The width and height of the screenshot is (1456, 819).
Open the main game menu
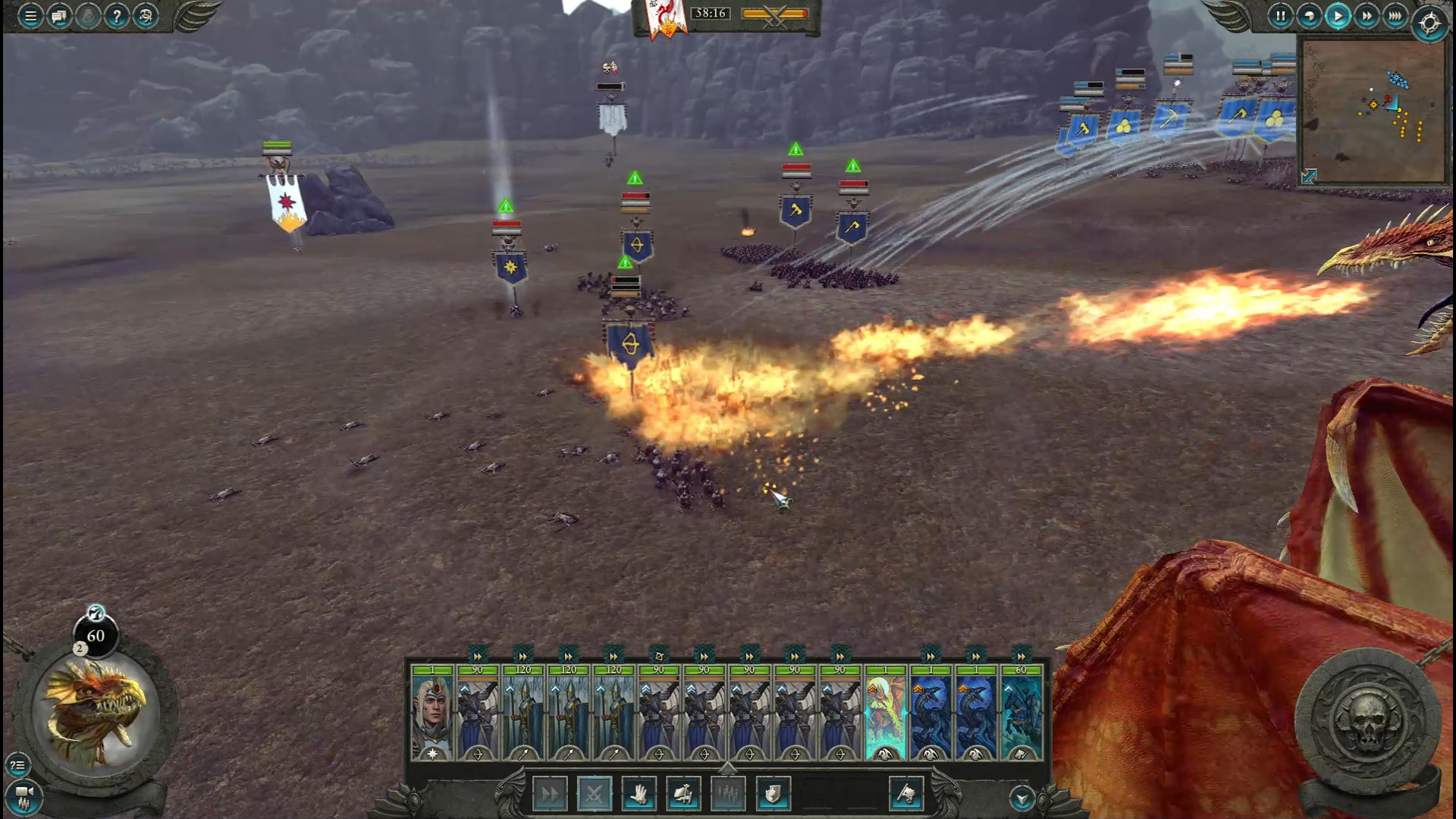coord(30,16)
